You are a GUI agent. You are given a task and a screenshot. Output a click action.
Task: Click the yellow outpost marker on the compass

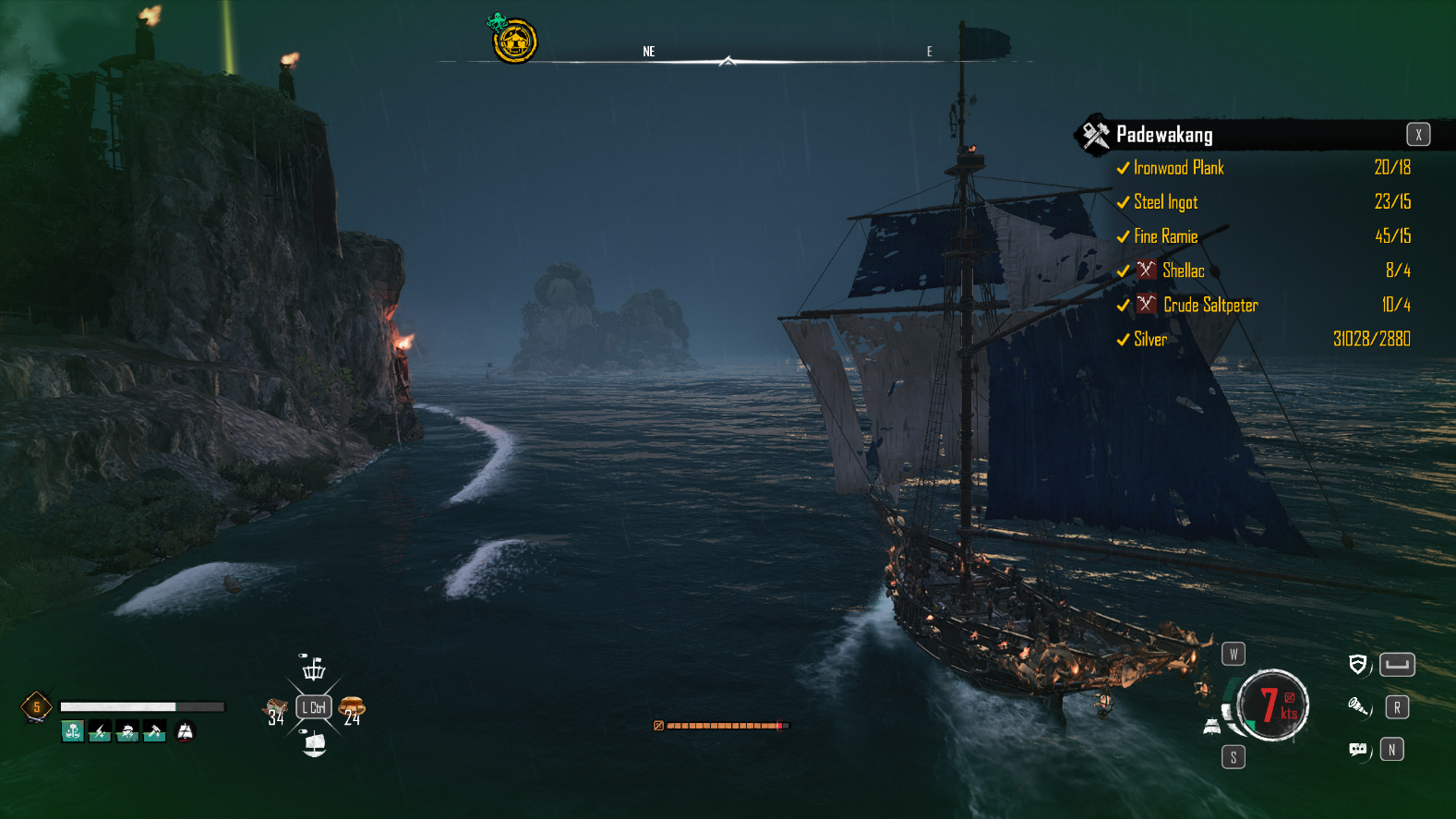(x=514, y=41)
